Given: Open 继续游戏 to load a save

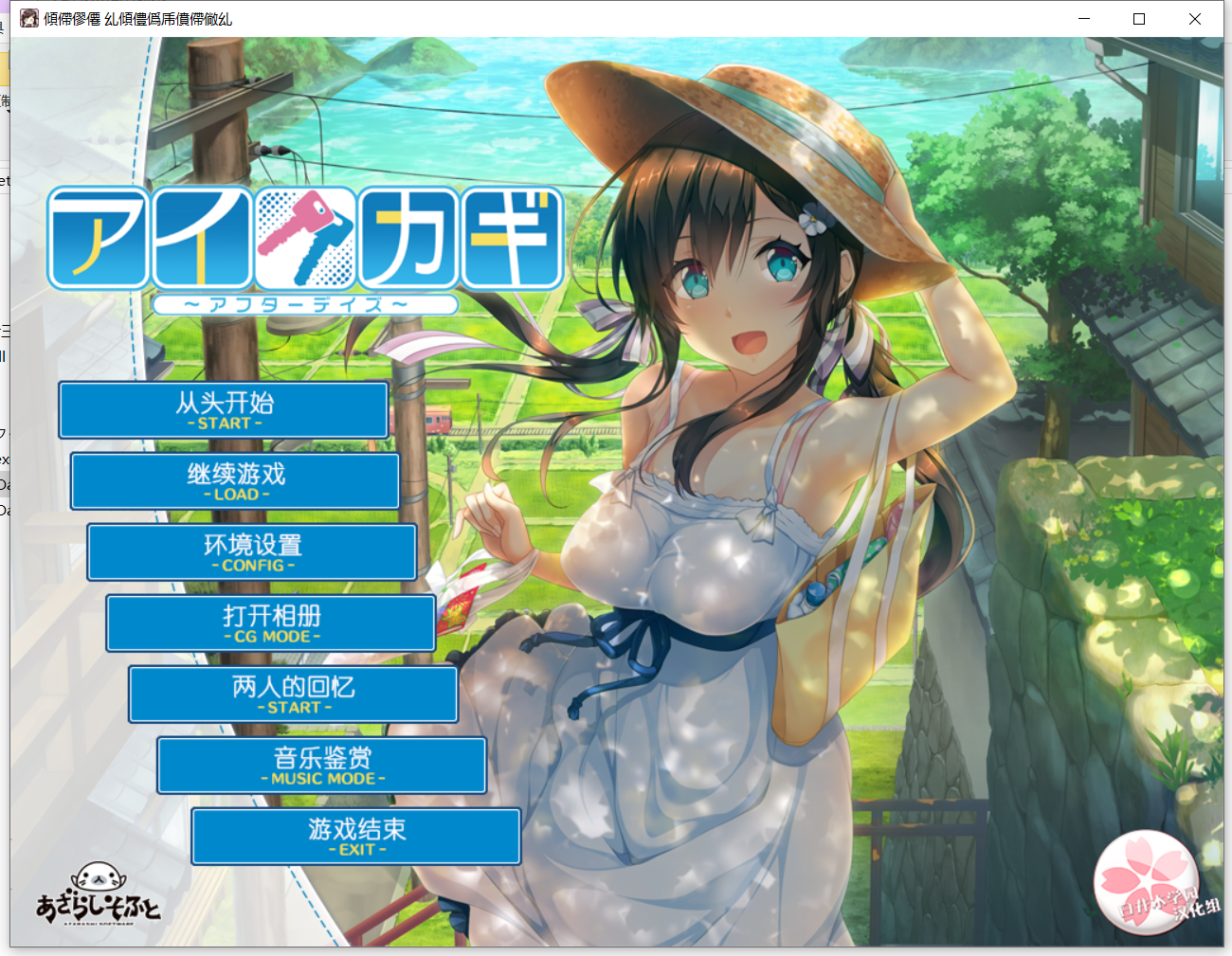Looking at the screenshot, I should [x=234, y=480].
